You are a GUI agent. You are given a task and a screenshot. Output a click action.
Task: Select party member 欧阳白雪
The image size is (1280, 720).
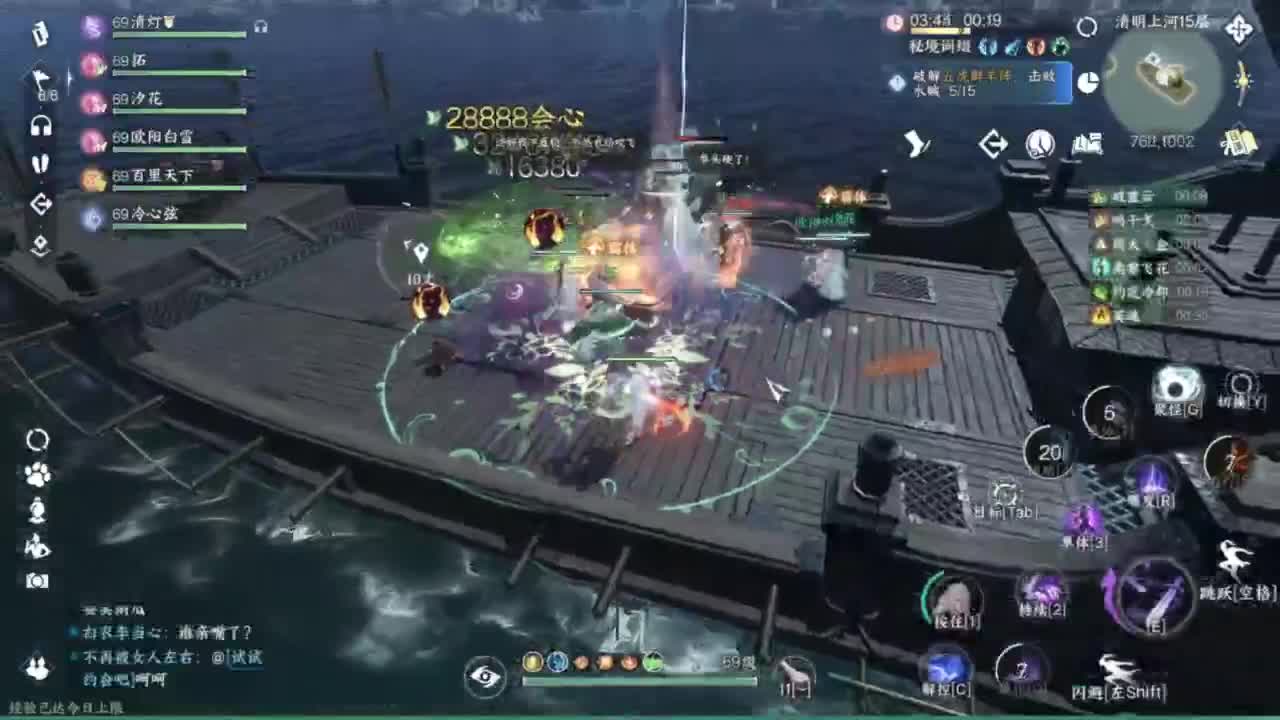pos(165,138)
